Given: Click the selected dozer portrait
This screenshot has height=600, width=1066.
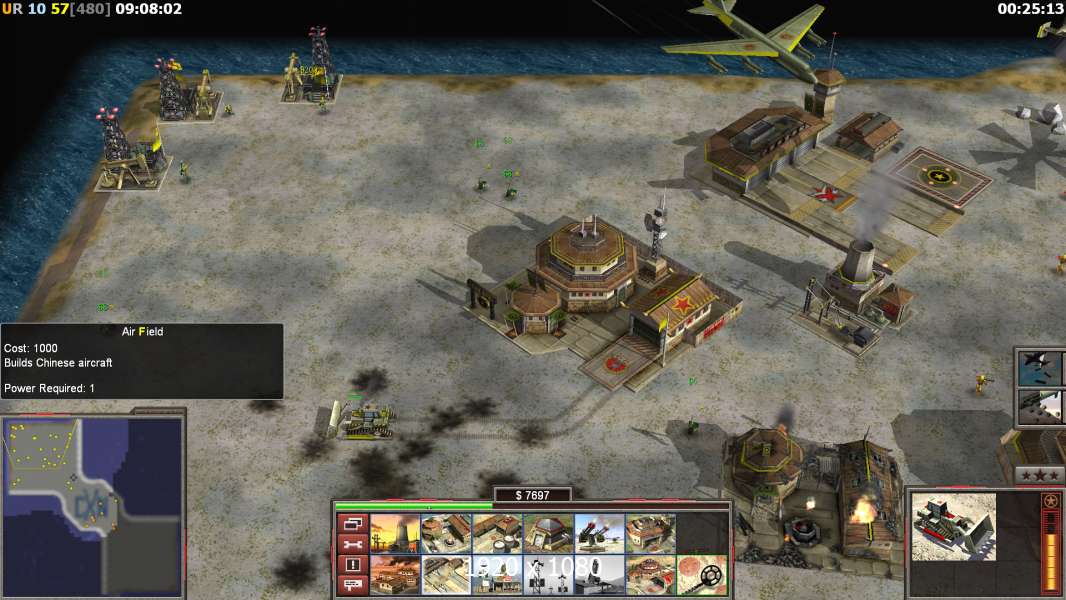Looking at the screenshot, I should pos(954,526).
